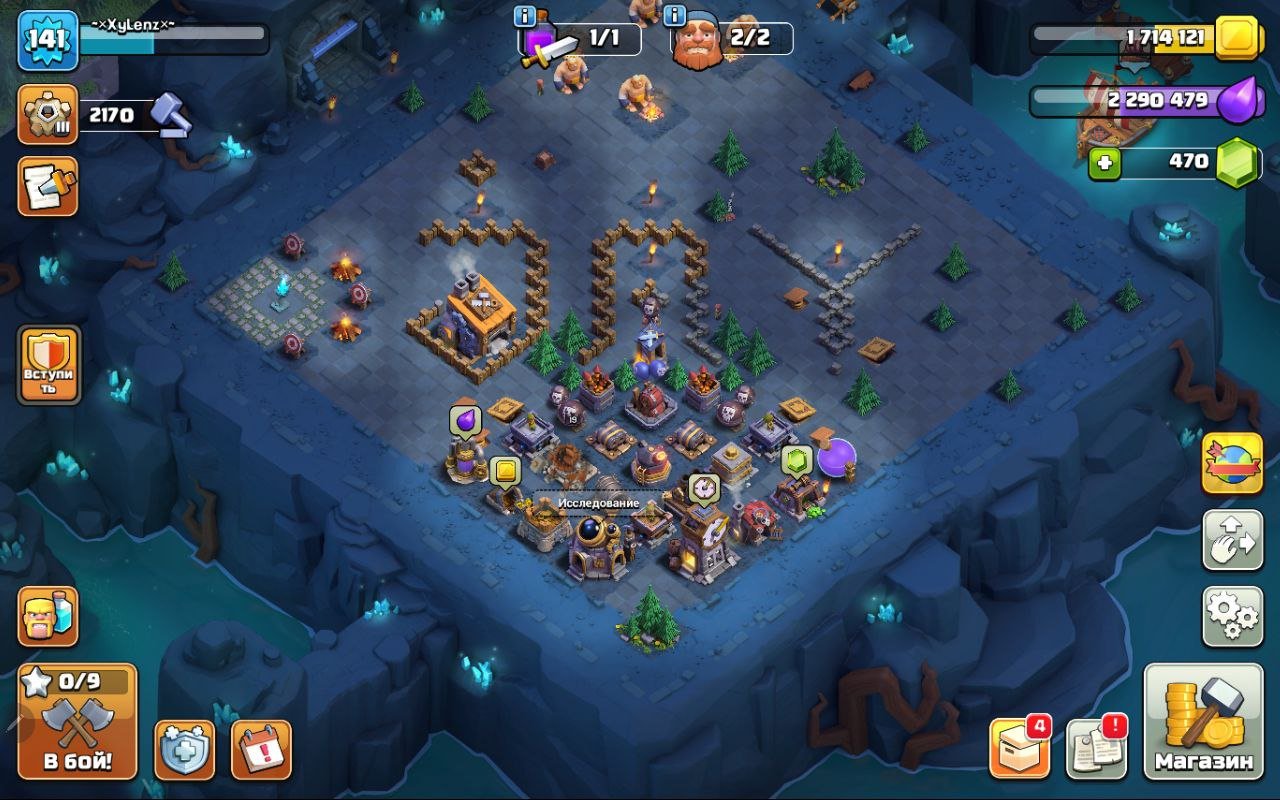Open the layout editor hand icon
Screen dimensions: 1280x800
pos(1231,540)
